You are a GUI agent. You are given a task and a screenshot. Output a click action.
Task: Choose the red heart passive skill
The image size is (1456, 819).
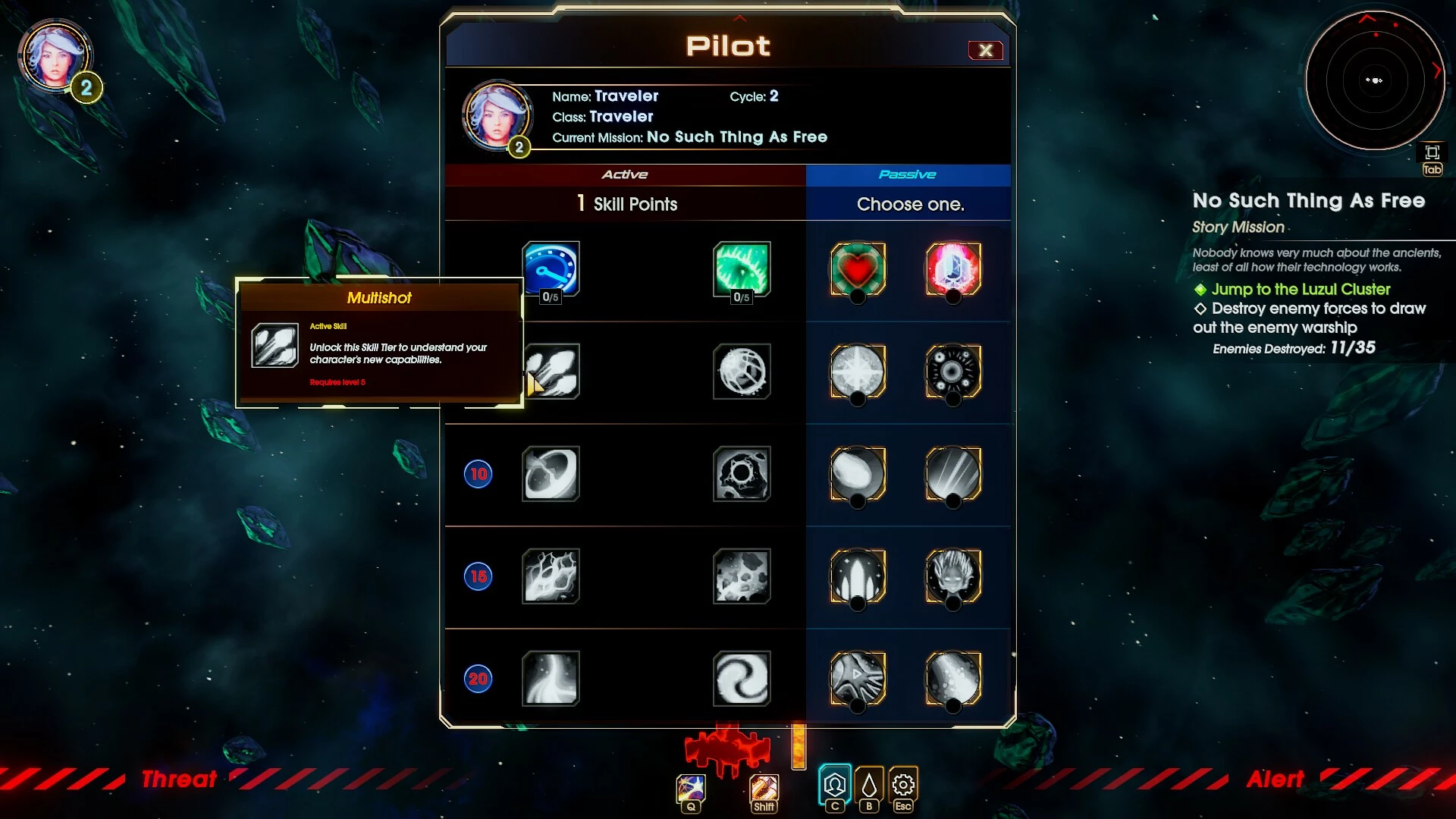pos(858,269)
